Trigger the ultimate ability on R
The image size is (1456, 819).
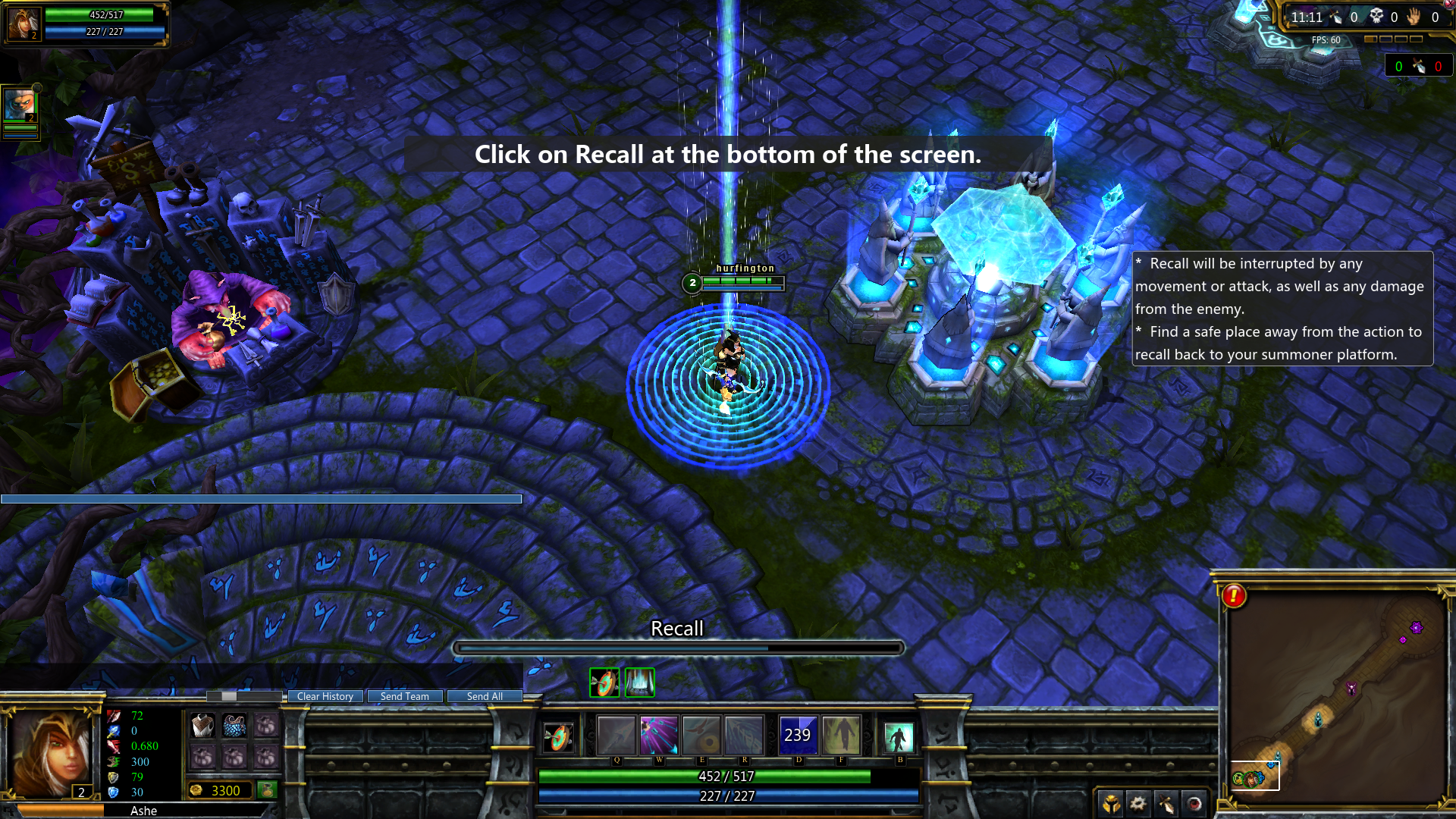744,735
